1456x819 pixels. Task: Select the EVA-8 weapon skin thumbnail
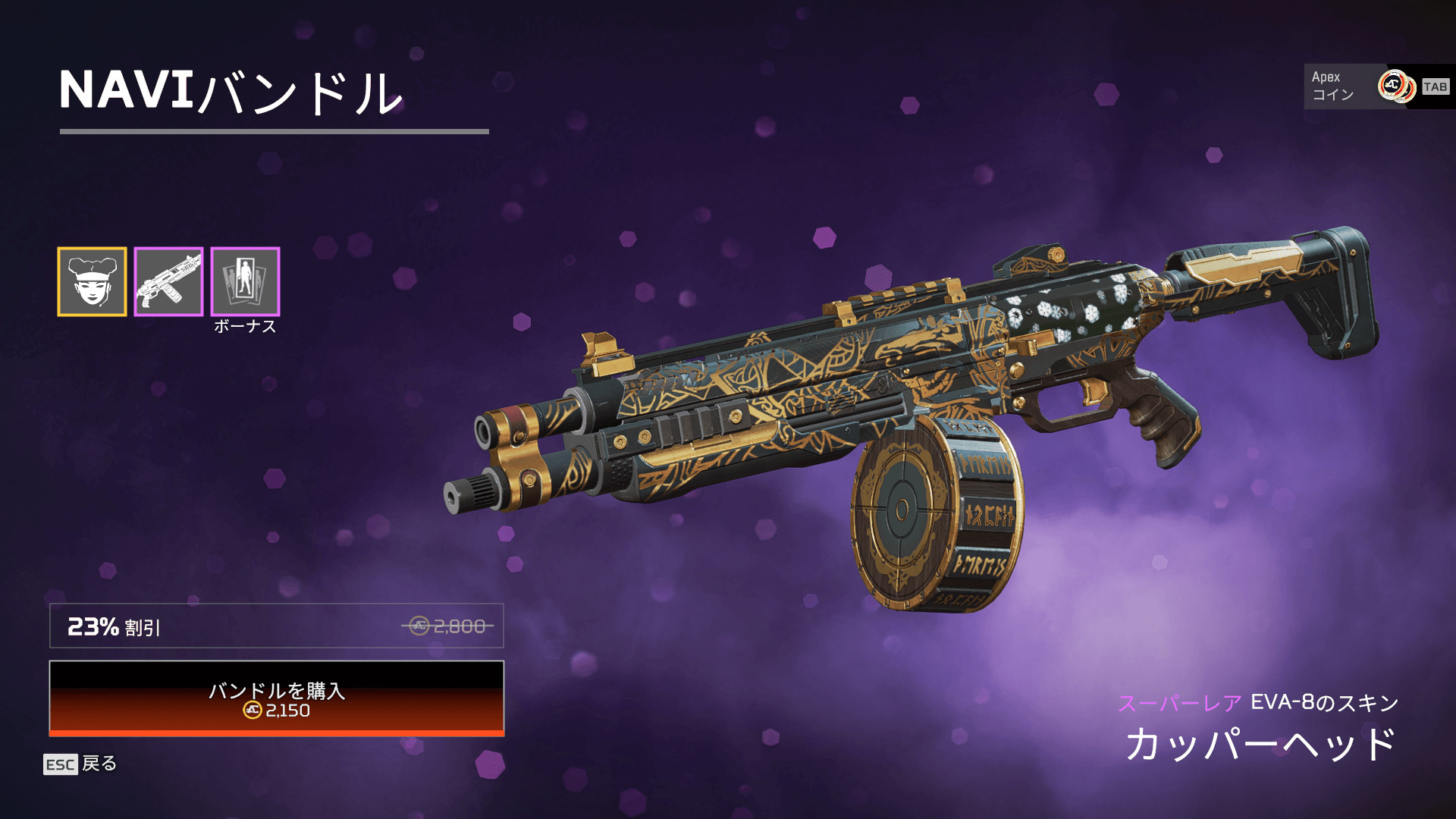(168, 281)
